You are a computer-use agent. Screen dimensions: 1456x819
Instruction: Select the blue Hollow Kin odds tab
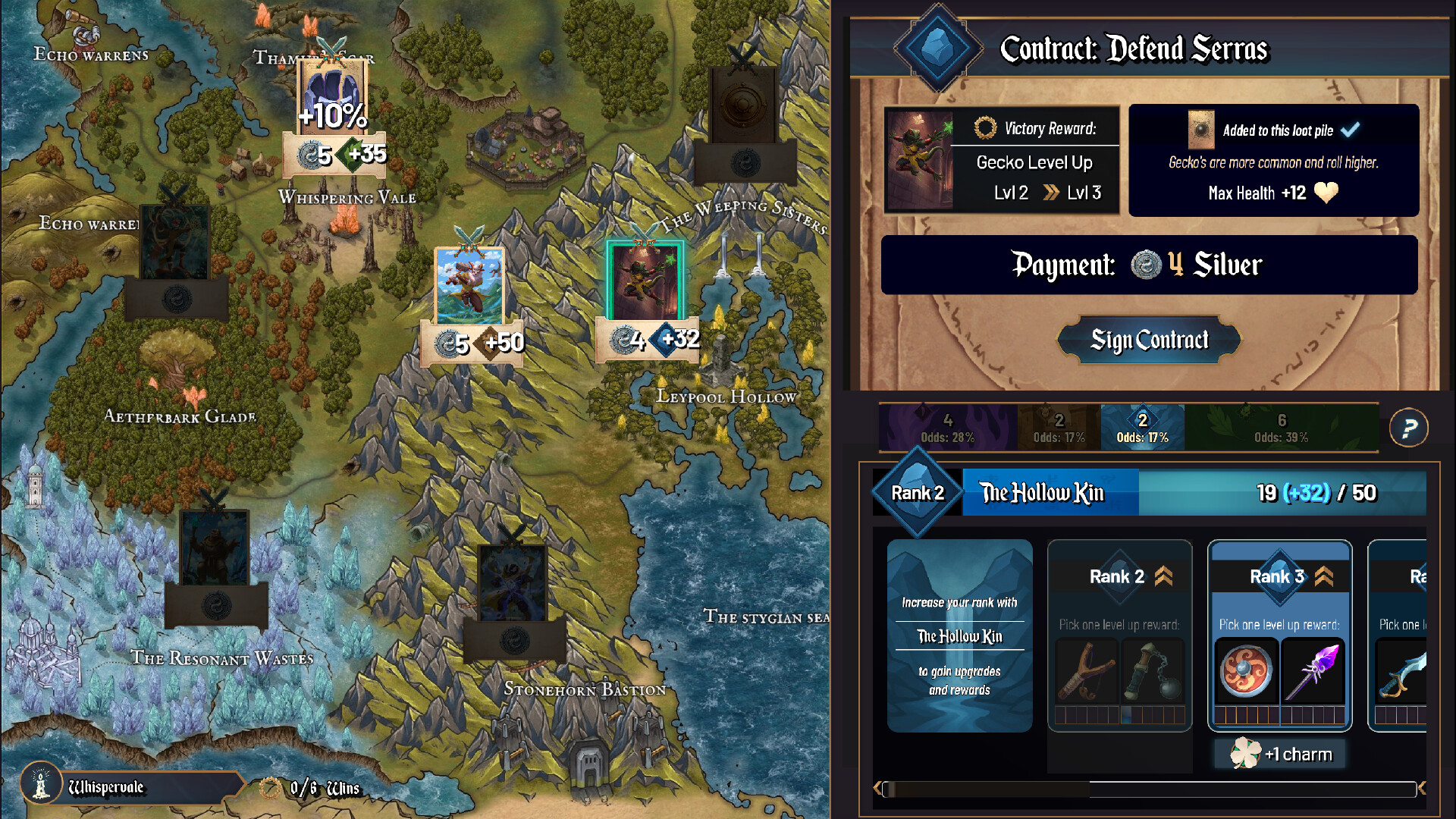[1142, 428]
